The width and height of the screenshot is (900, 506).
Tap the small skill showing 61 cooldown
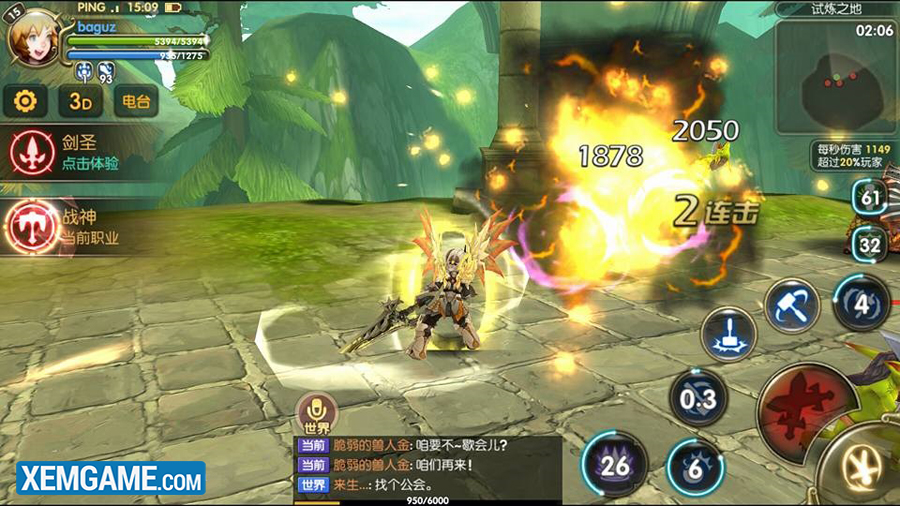pyautogui.click(x=870, y=197)
